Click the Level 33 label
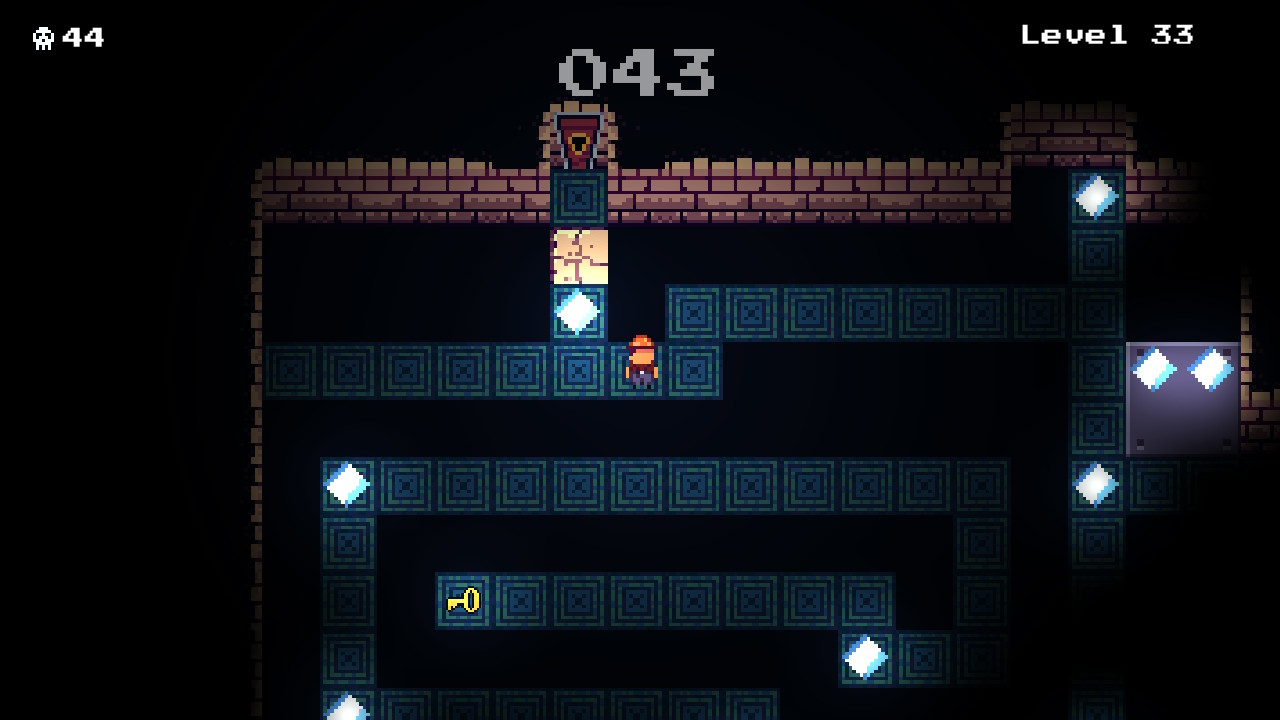Viewport: 1280px width, 720px height. pos(1105,35)
